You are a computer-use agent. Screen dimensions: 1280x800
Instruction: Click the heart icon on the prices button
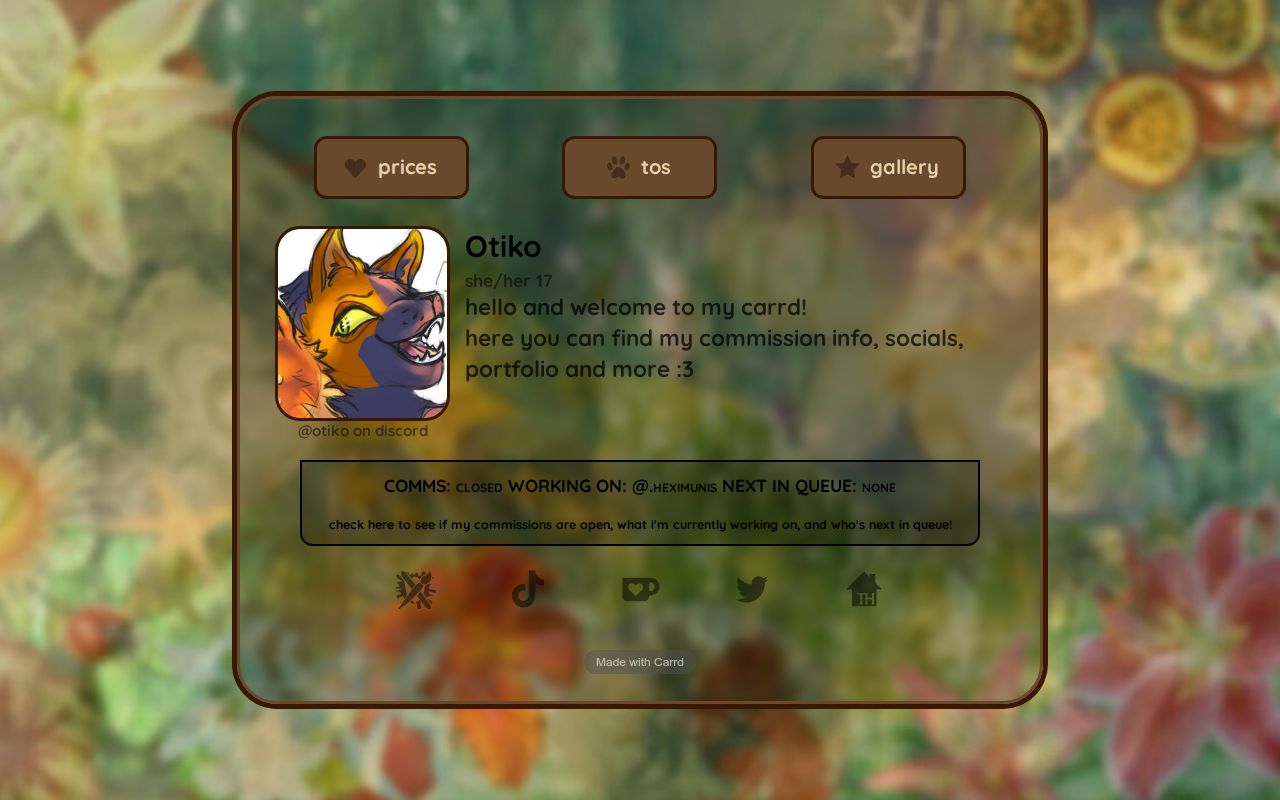click(x=355, y=167)
